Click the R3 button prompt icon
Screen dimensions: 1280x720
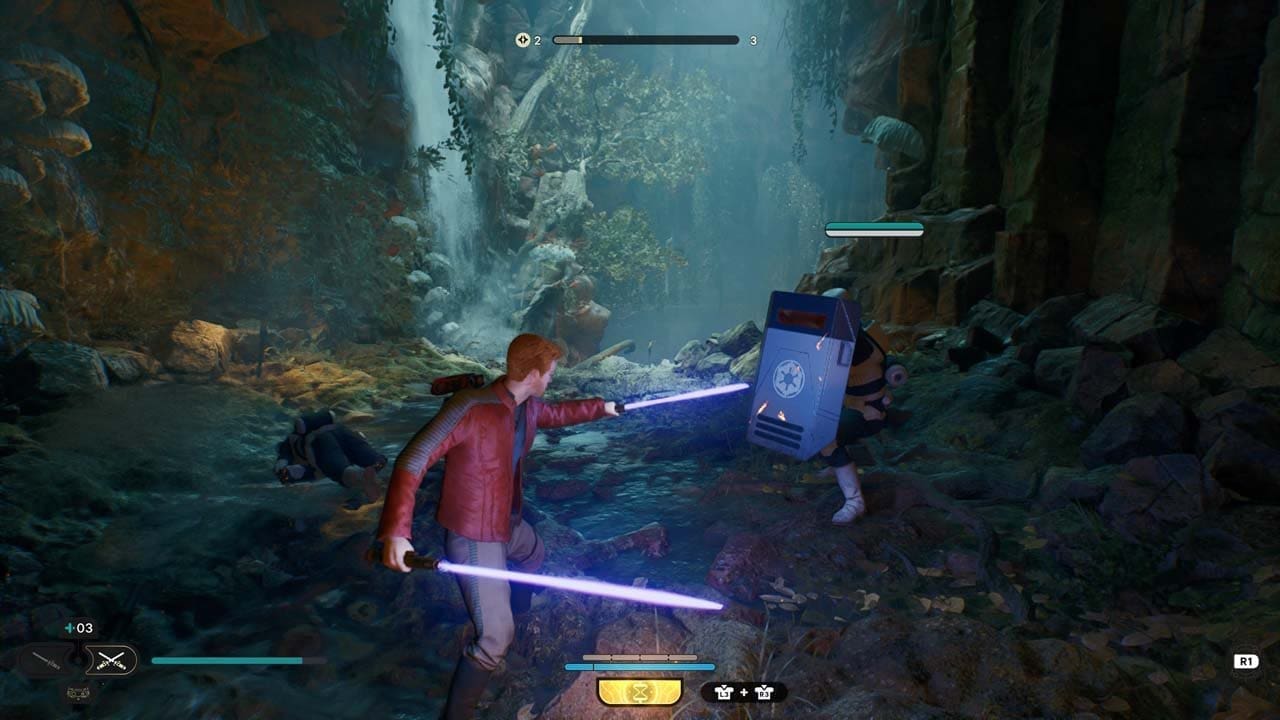763,690
